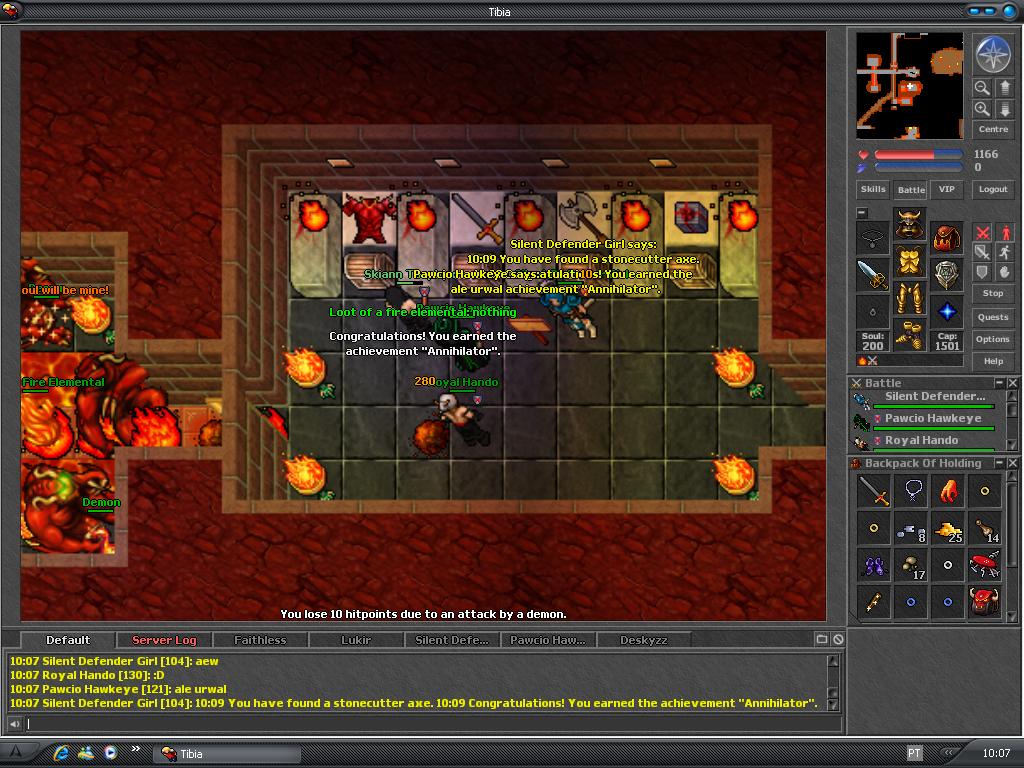Centre the minimap view
Image resolution: width=1024 pixels, height=768 pixels.
[993, 129]
